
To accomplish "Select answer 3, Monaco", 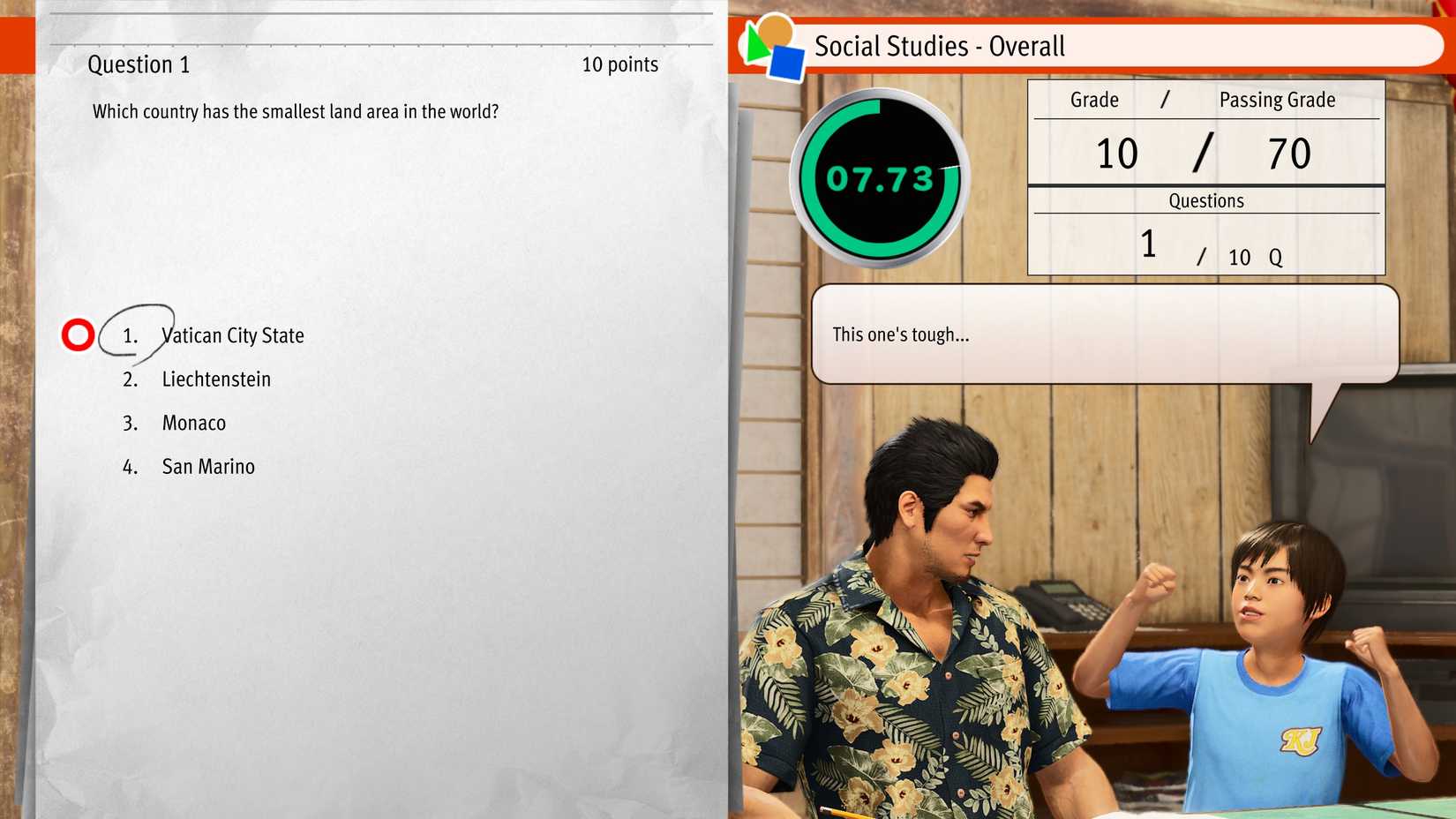I will [193, 423].
